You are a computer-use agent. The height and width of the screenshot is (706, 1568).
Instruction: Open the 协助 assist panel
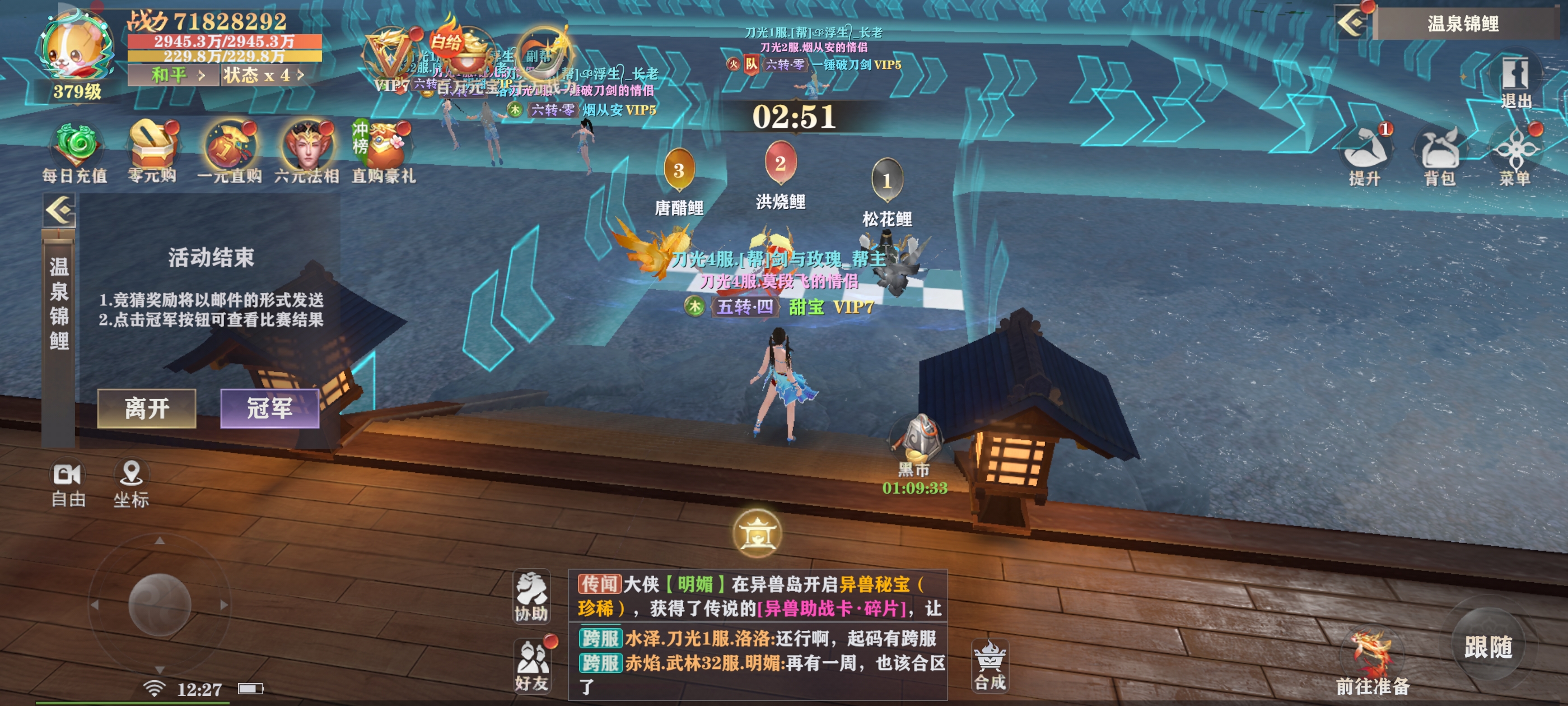531,597
